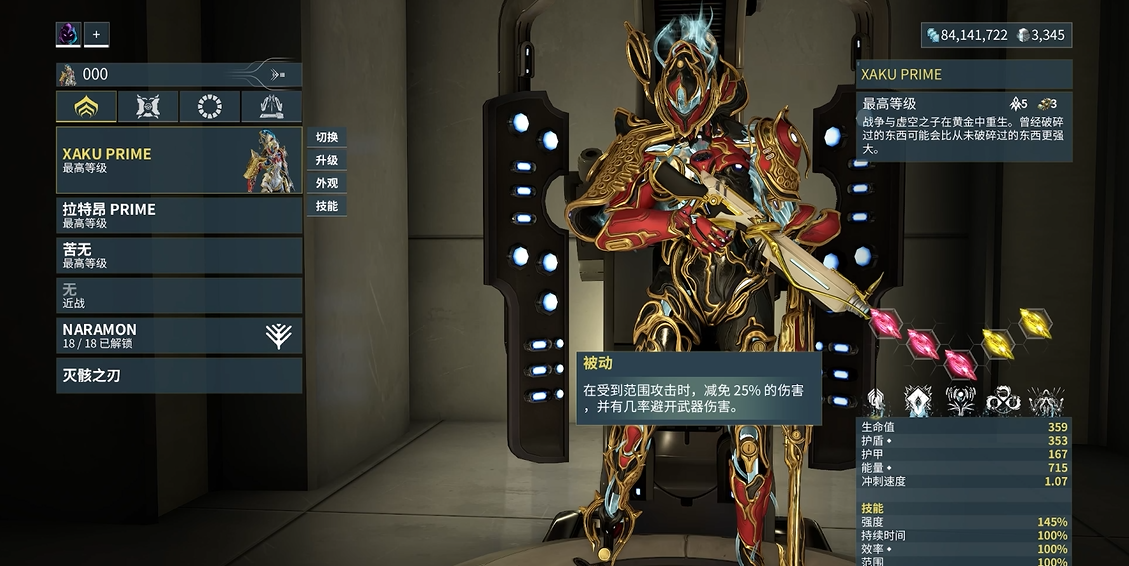The width and height of the screenshot is (1129, 566).
Task: Open the empty 近战 melee slot
Action: click(178, 295)
